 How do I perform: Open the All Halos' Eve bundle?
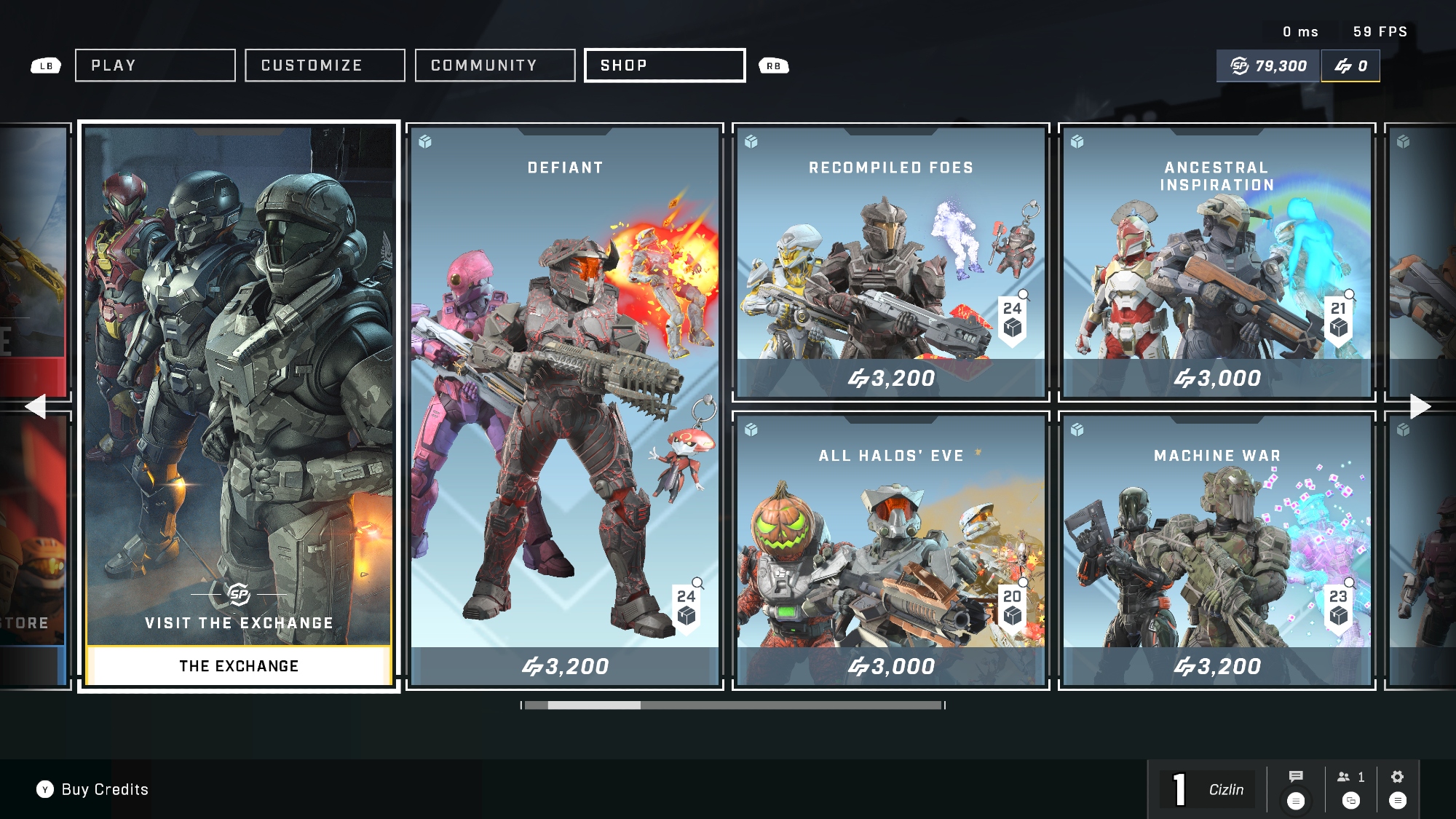click(891, 550)
